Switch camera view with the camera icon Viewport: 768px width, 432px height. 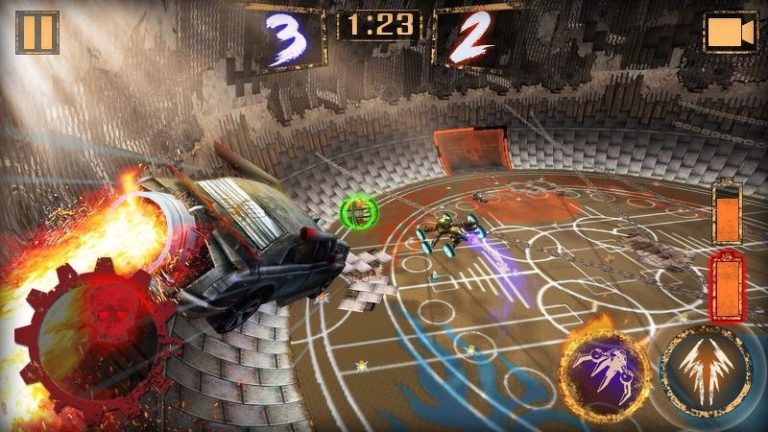pyautogui.click(x=730, y=32)
